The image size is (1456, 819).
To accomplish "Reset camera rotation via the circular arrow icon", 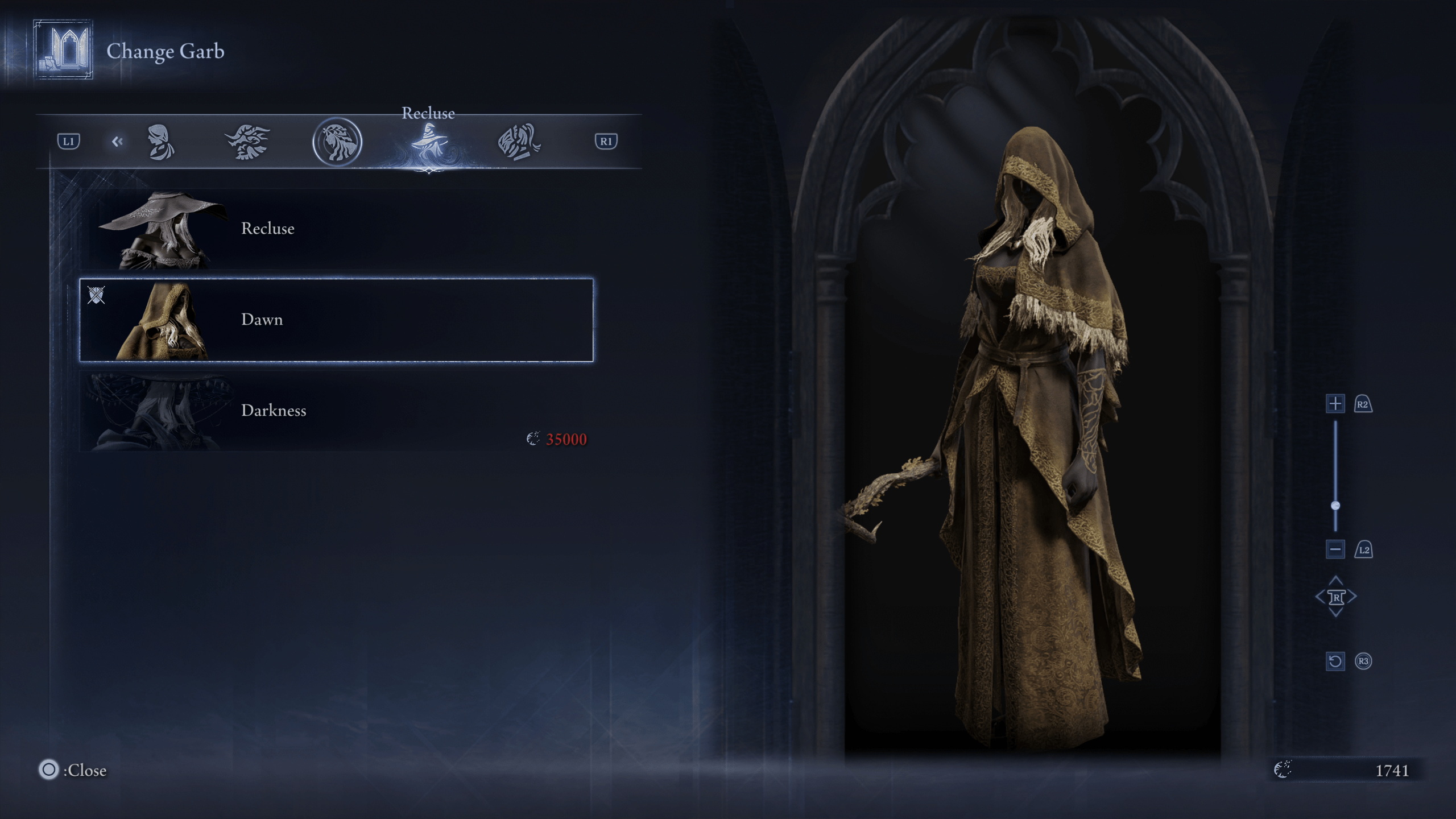I will click(1335, 661).
